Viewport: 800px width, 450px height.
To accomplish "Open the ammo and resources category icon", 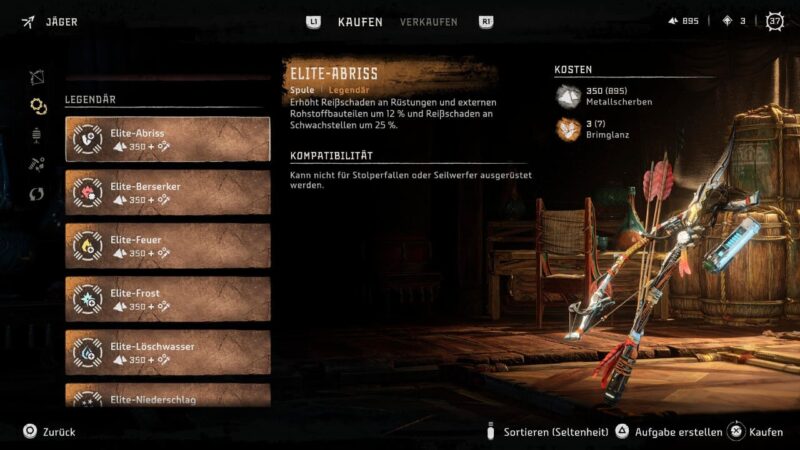I will (x=38, y=164).
